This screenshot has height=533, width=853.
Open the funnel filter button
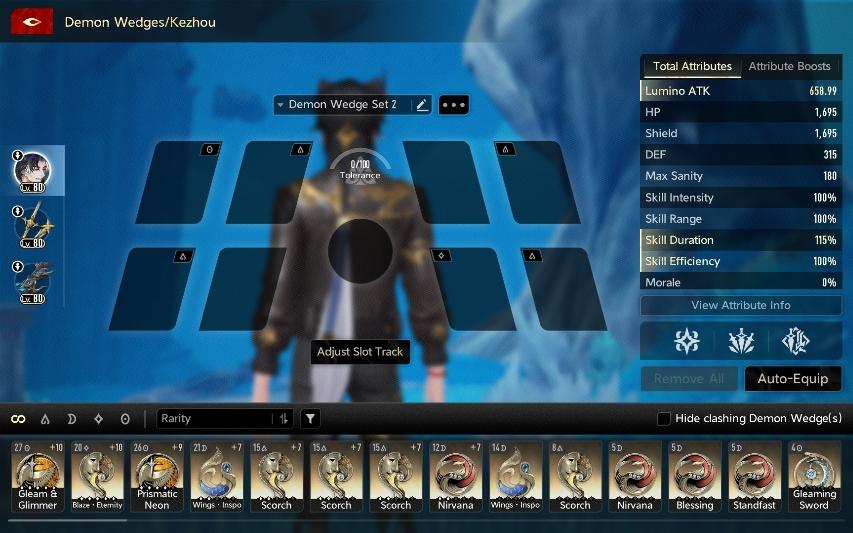[311, 419]
